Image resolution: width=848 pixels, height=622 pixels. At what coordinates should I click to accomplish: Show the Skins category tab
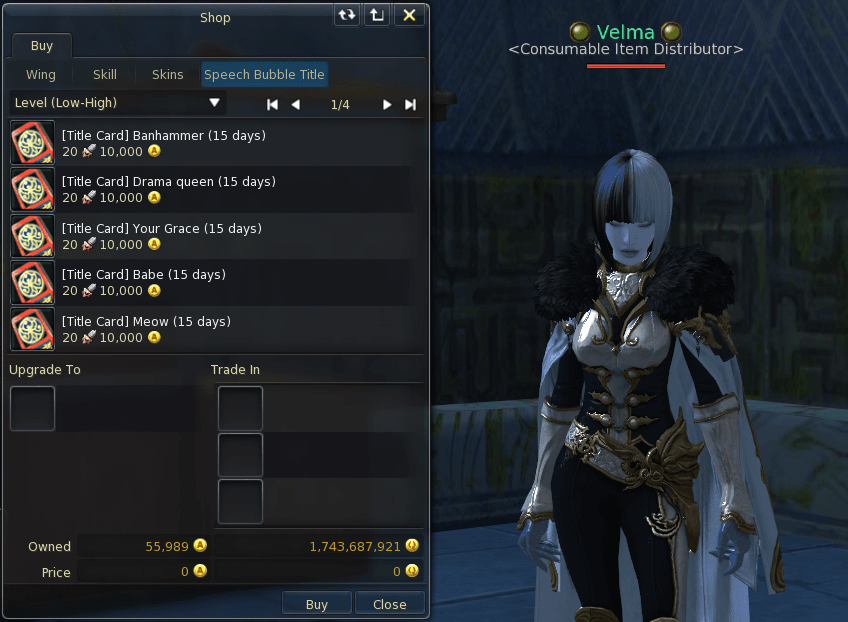click(167, 75)
